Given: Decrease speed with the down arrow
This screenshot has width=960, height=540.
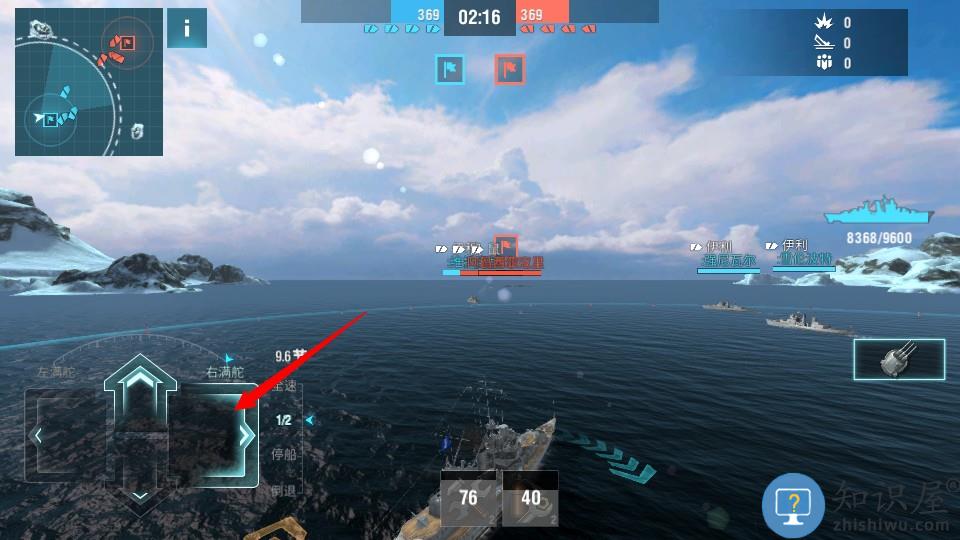Looking at the screenshot, I should coord(141,494).
